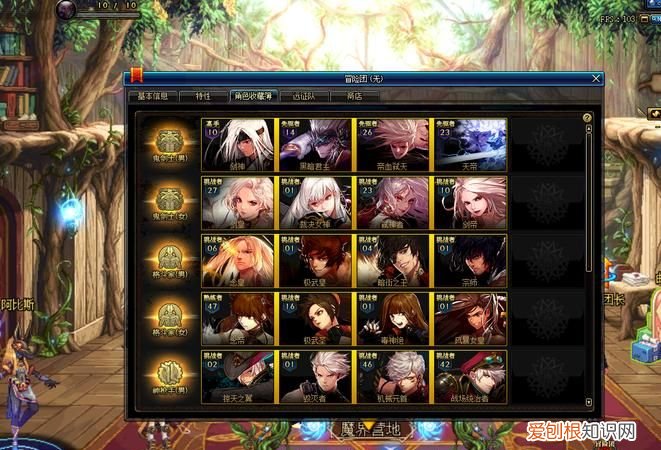
Task: Select the 角色收藏簿 tab
Action: pos(252,97)
